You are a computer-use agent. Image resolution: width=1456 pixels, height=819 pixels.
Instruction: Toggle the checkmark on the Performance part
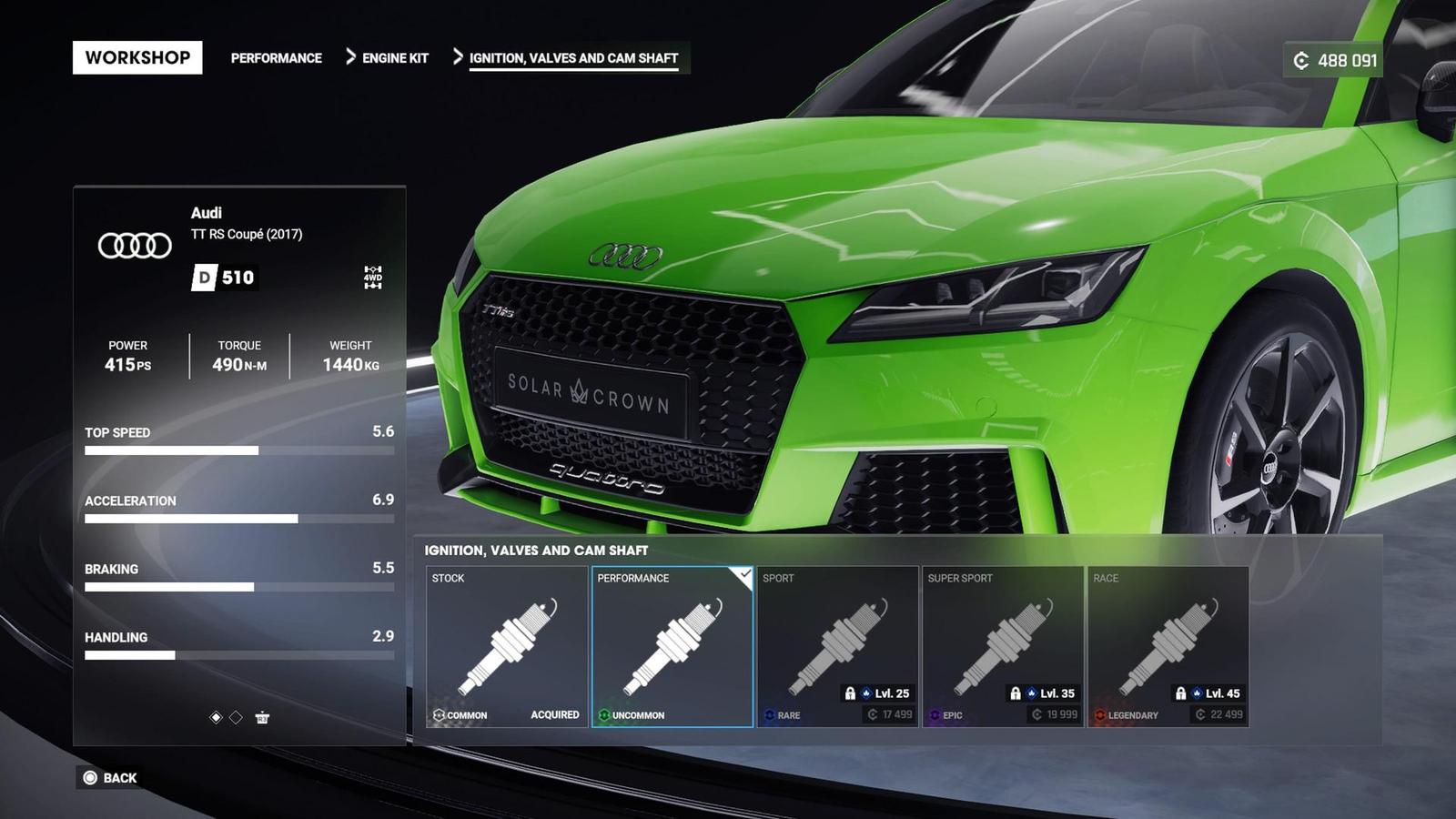click(x=745, y=574)
